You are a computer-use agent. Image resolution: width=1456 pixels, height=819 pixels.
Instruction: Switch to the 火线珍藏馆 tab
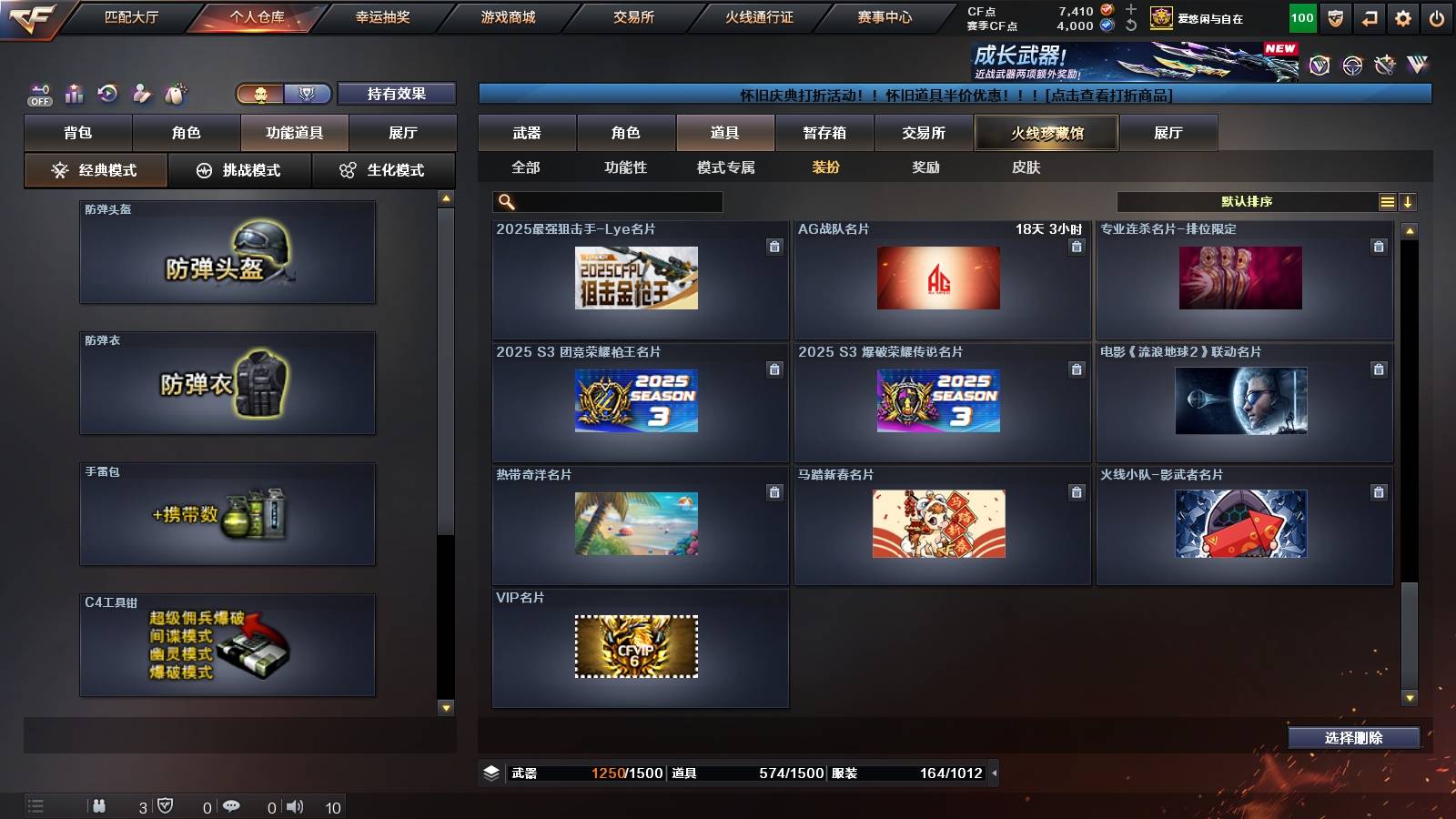pos(1045,133)
